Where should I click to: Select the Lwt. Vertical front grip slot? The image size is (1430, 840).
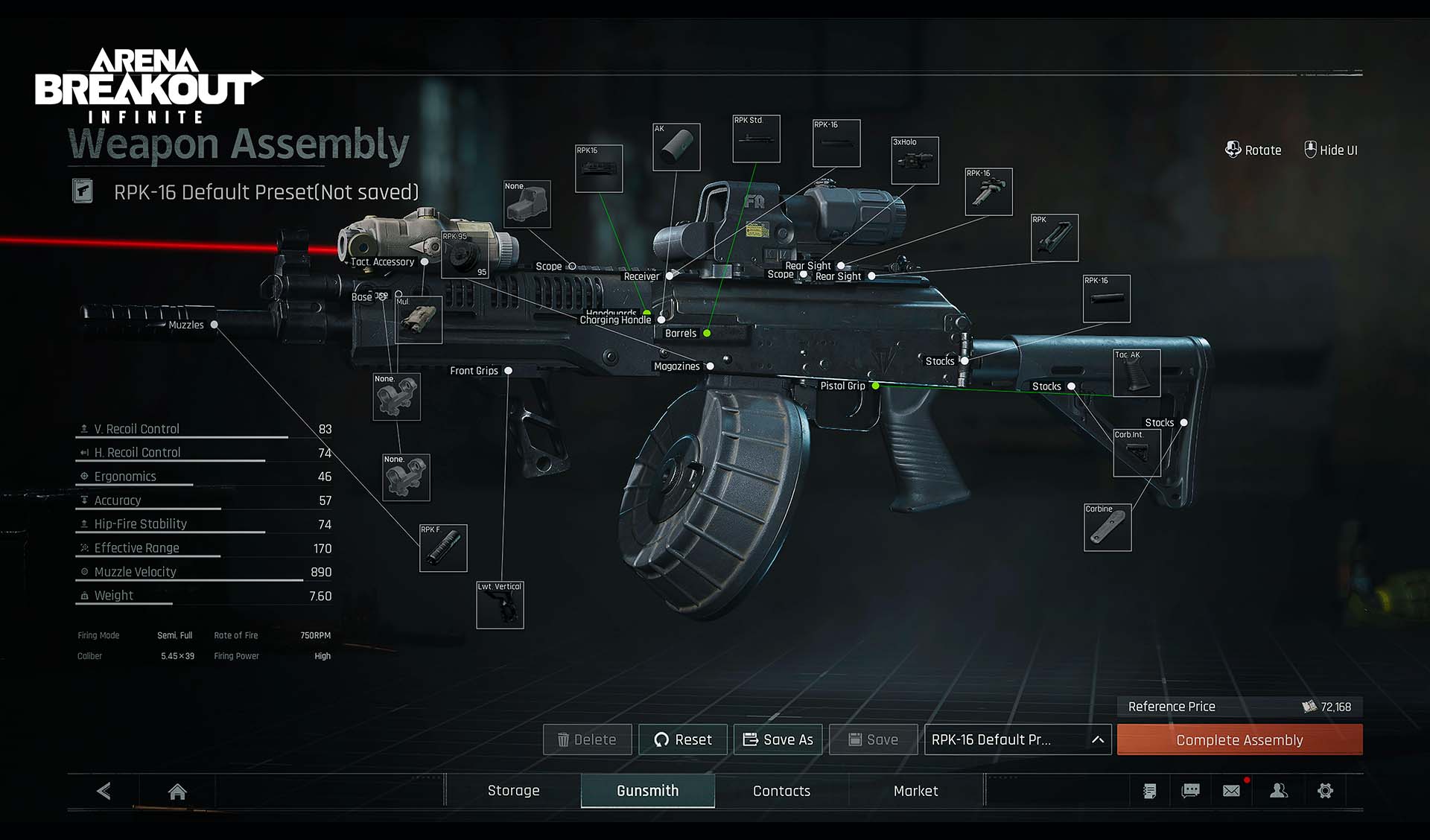(500, 605)
